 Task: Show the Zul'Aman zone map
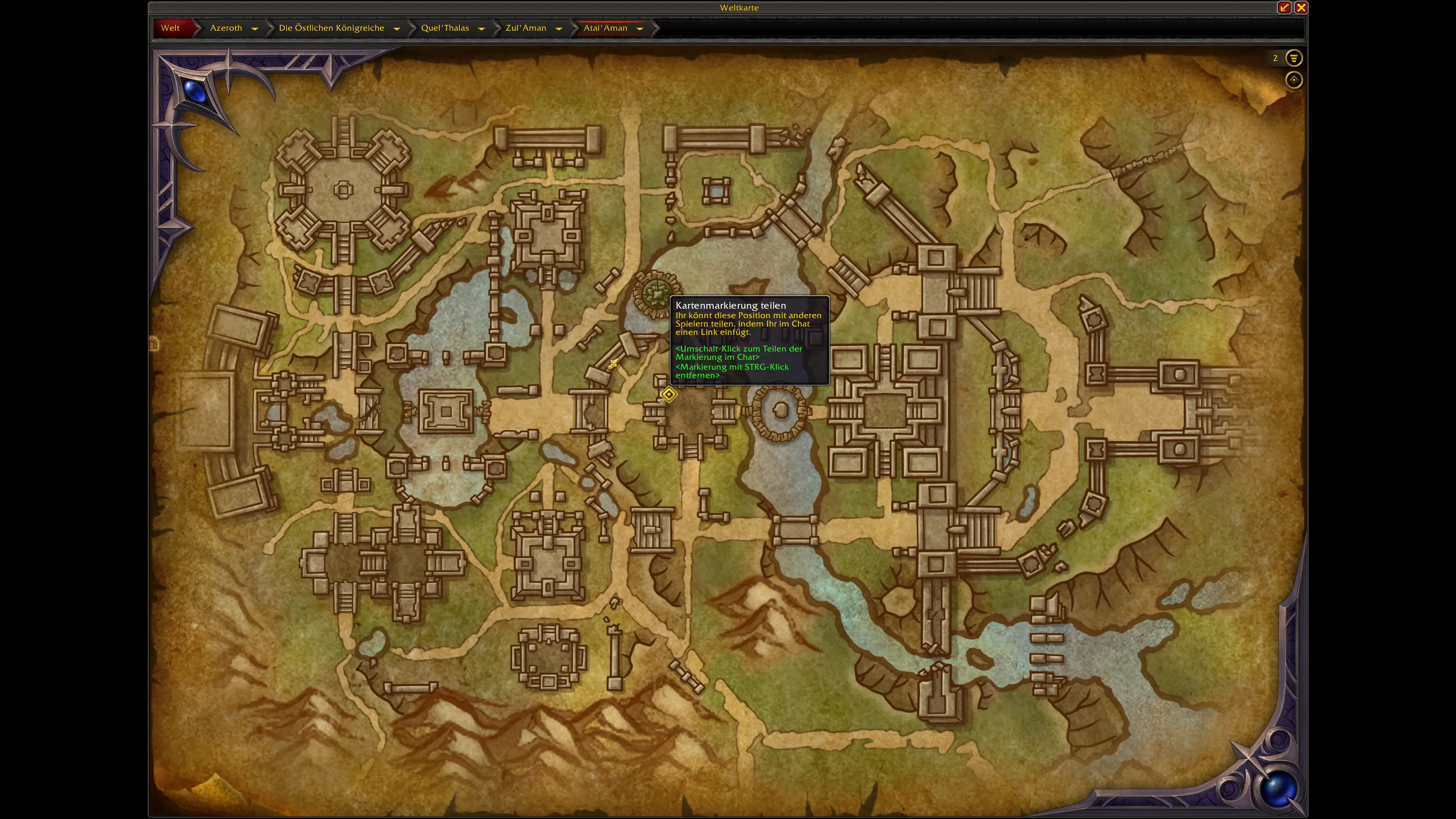(526, 28)
